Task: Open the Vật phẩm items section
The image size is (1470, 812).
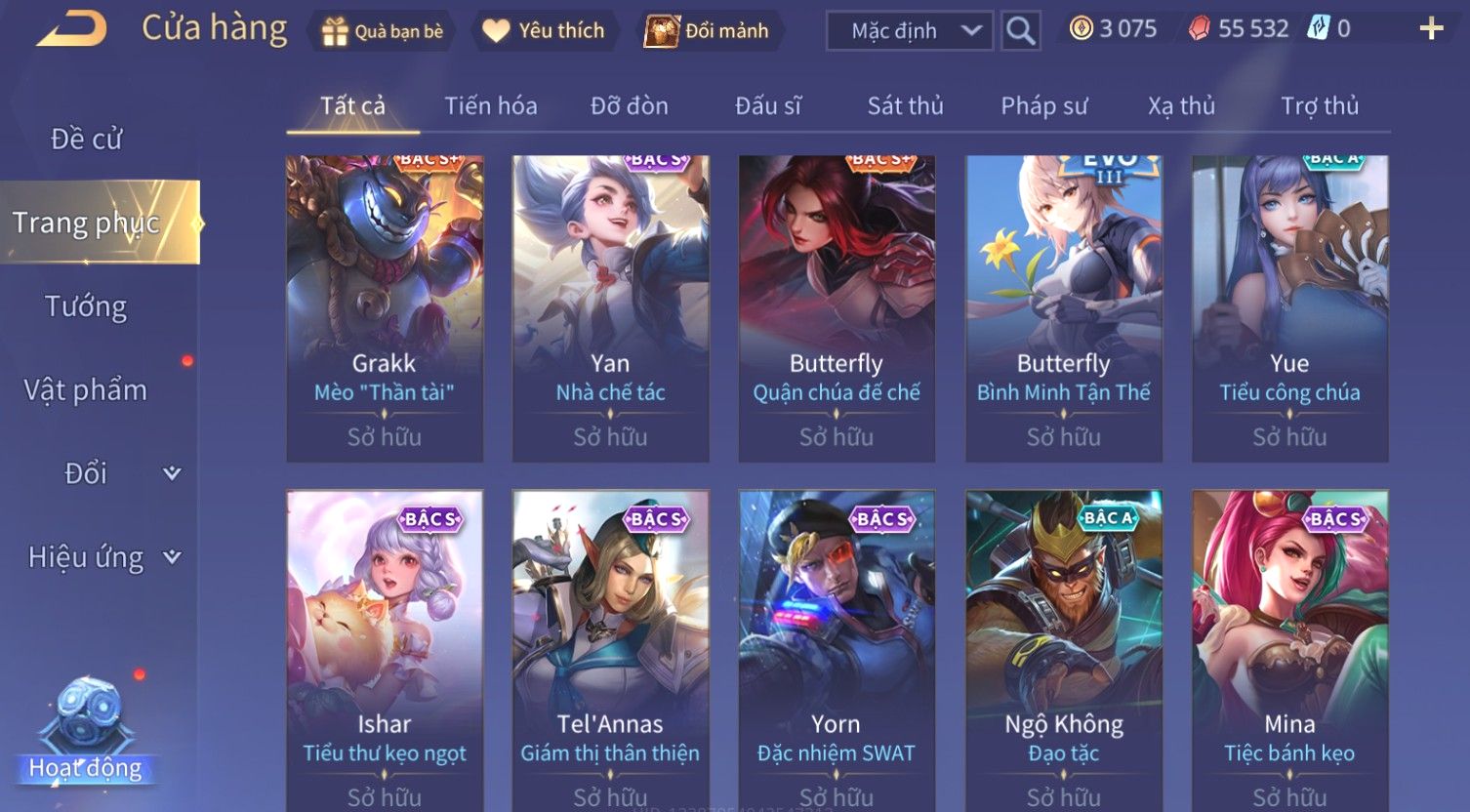Action: (86, 390)
